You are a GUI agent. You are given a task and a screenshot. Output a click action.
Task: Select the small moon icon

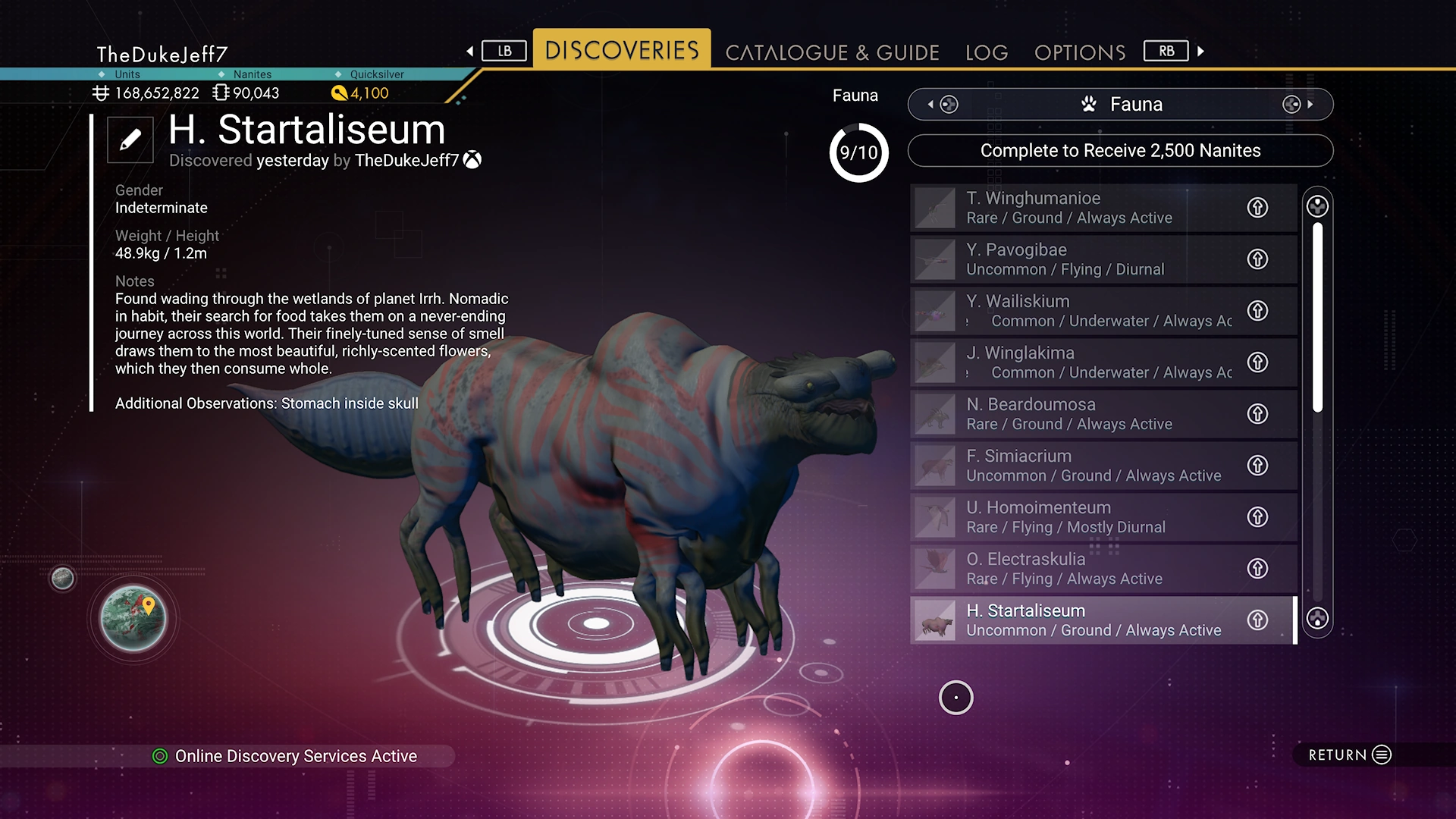pos(63,579)
